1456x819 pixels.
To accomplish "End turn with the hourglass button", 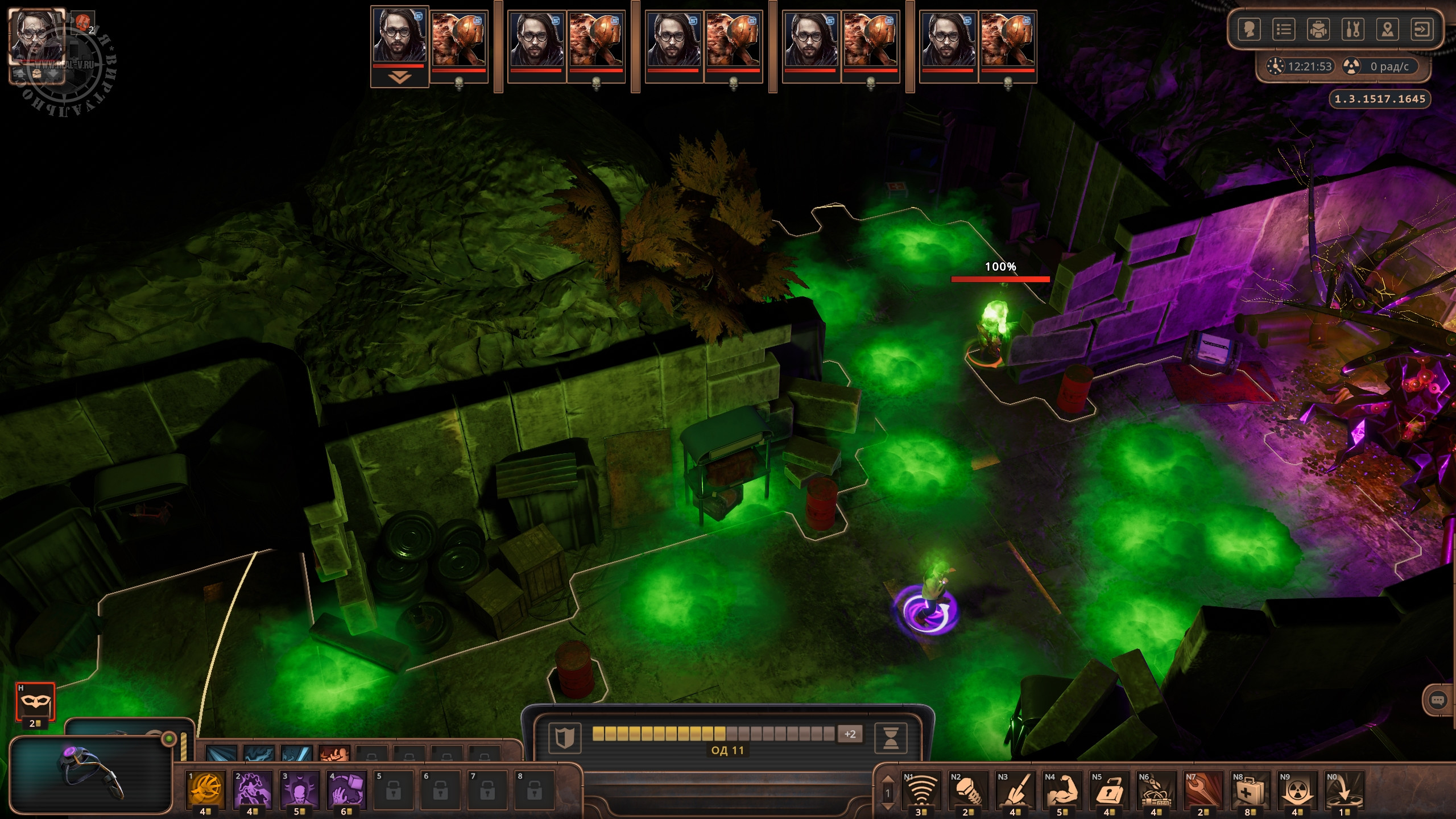I will [890, 737].
